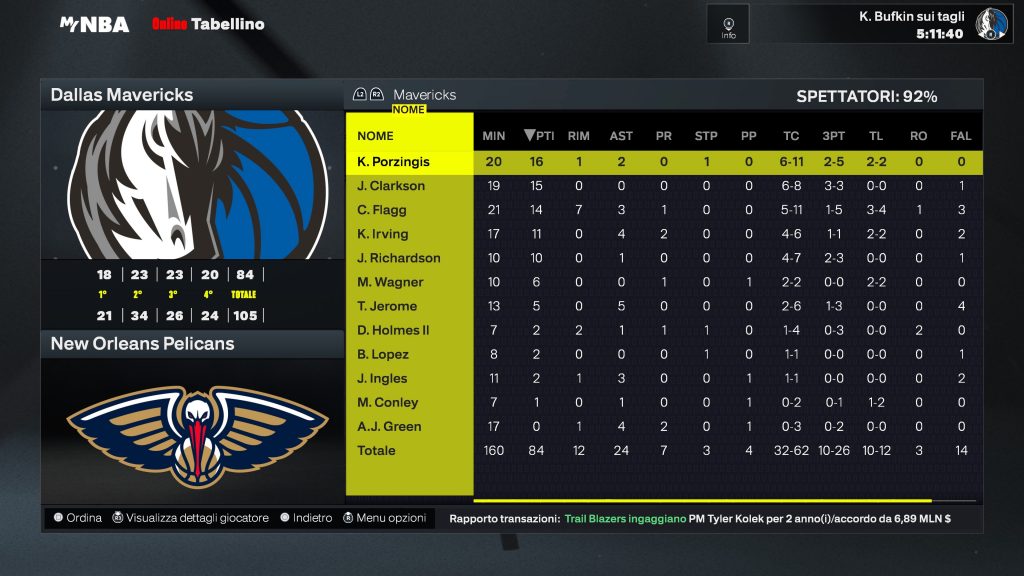The height and width of the screenshot is (576, 1024).
Task: Pick J. Ingles from the list
Action: [383, 378]
